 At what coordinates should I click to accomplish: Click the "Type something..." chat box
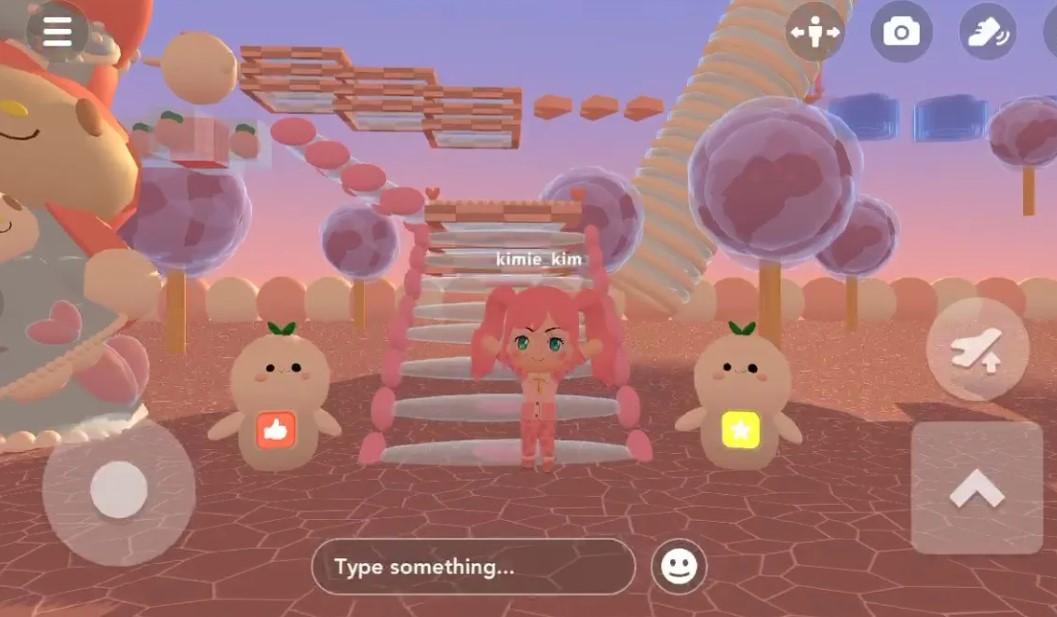click(x=473, y=567)
